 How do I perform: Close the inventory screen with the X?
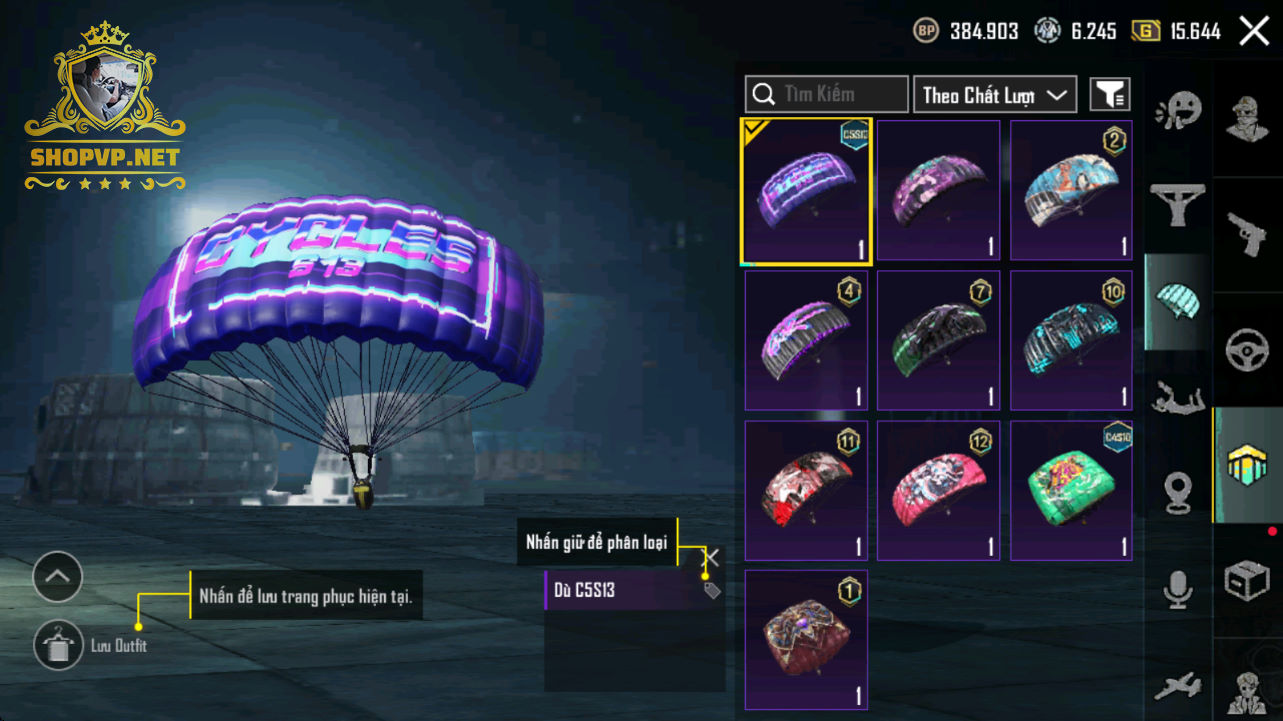click(1254, 31)
